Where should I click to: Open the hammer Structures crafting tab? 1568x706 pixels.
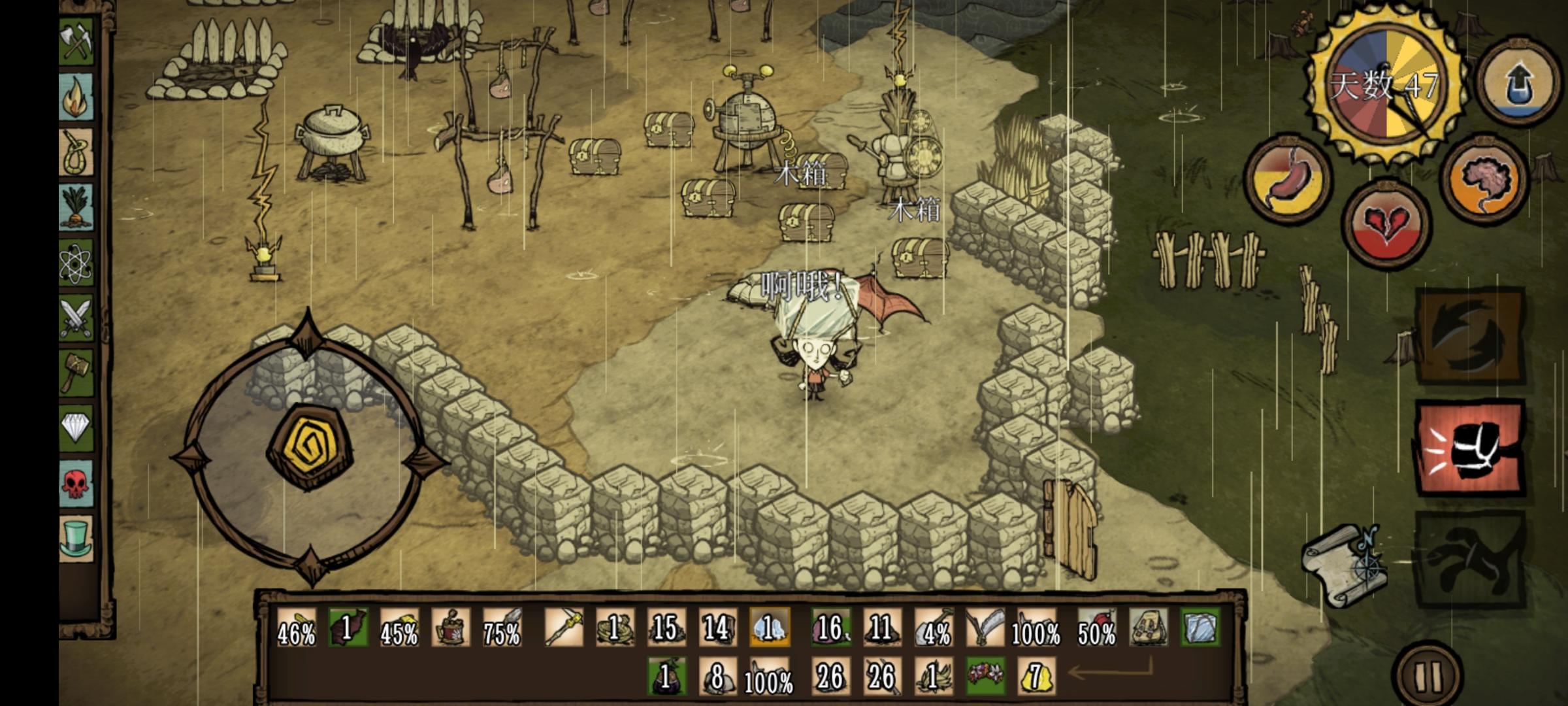pyautogui.click(x=77, y=373)
